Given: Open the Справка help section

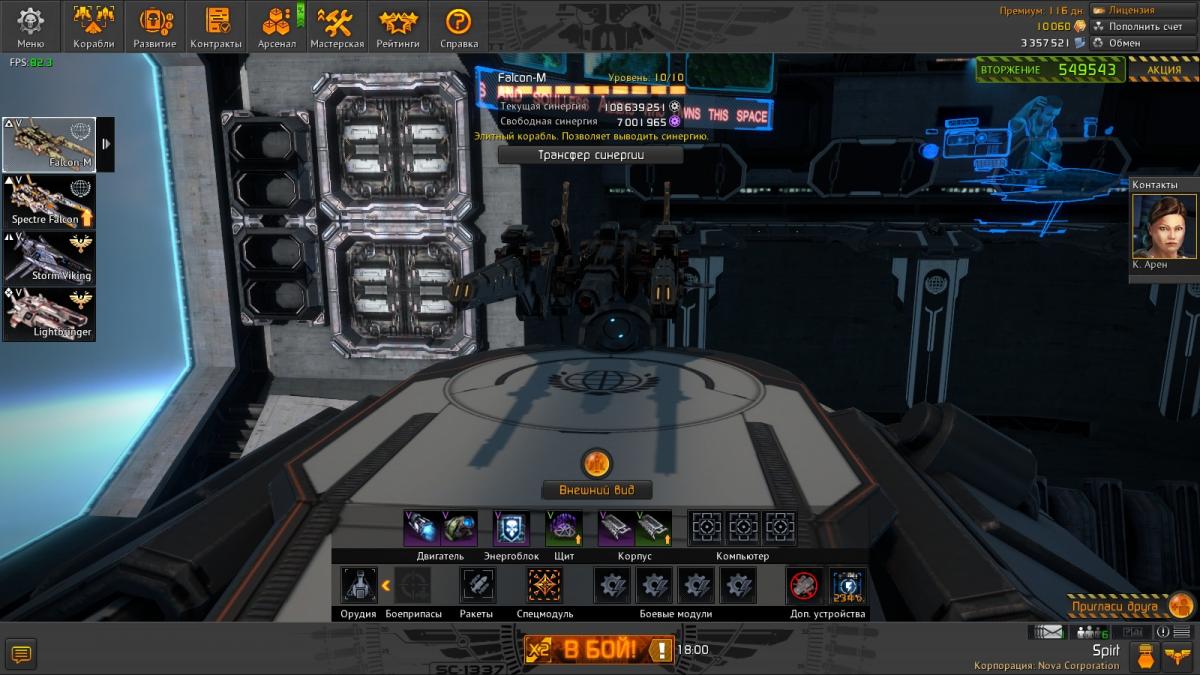Looking at the screenshot, I should point(458,26).
